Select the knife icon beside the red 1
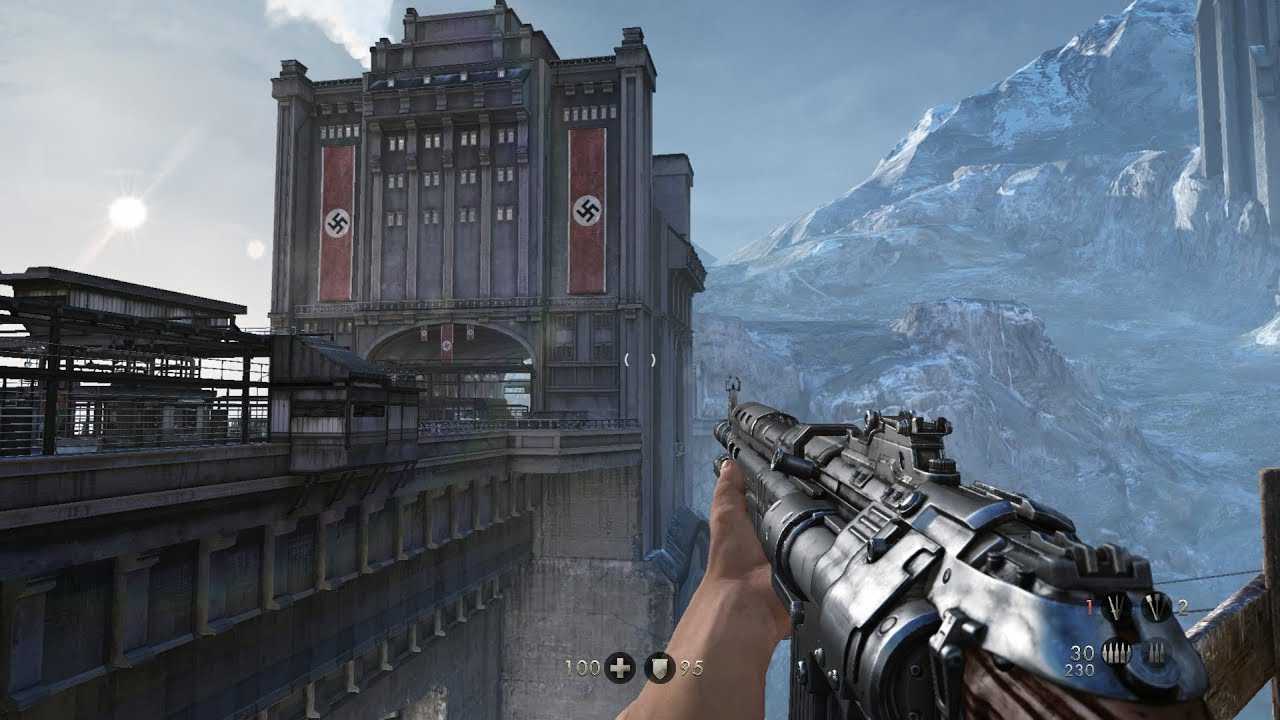 click(x=1115, y=606)
